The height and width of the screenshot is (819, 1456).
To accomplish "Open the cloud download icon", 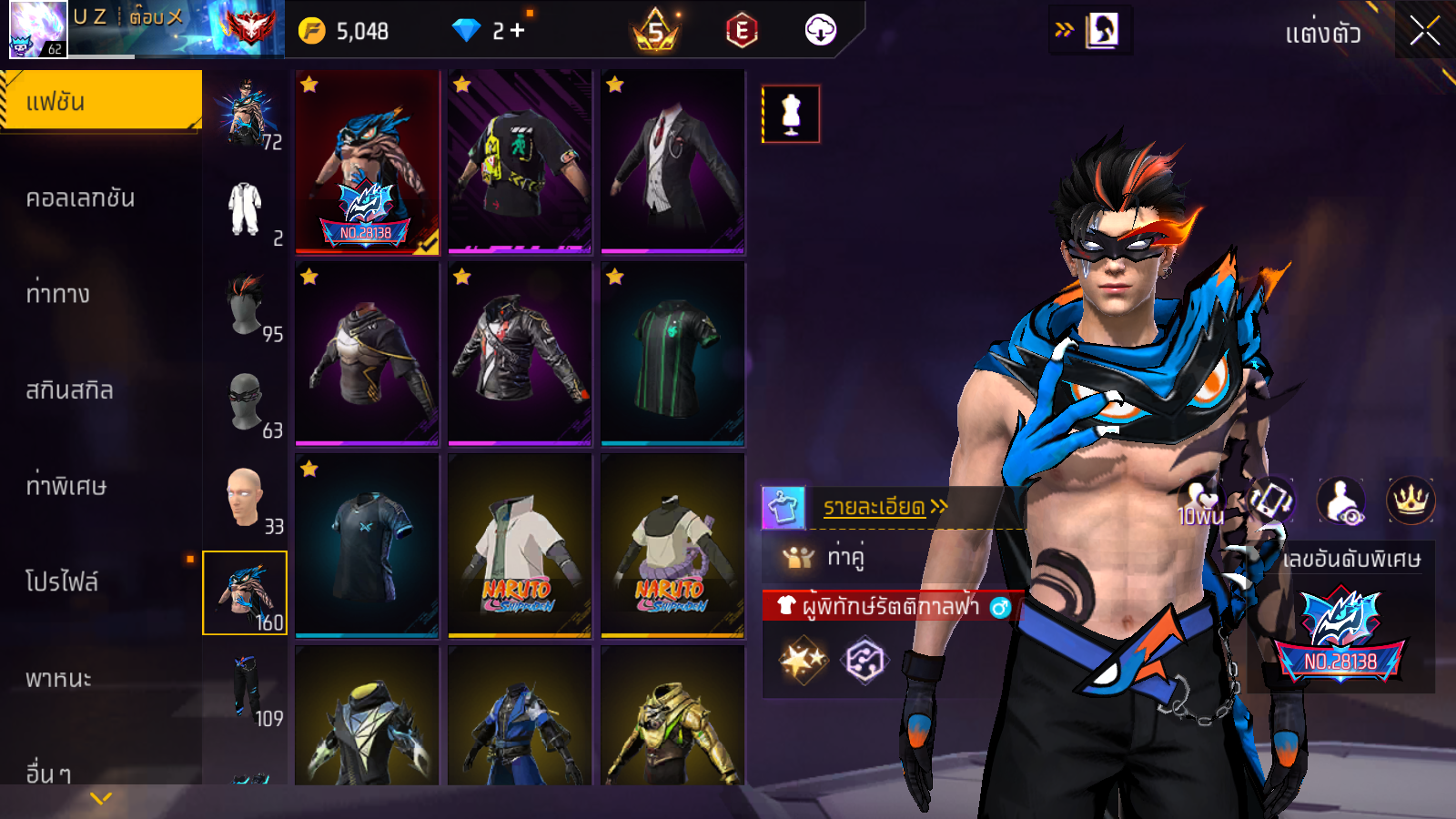I will click(x=821, y=31).
